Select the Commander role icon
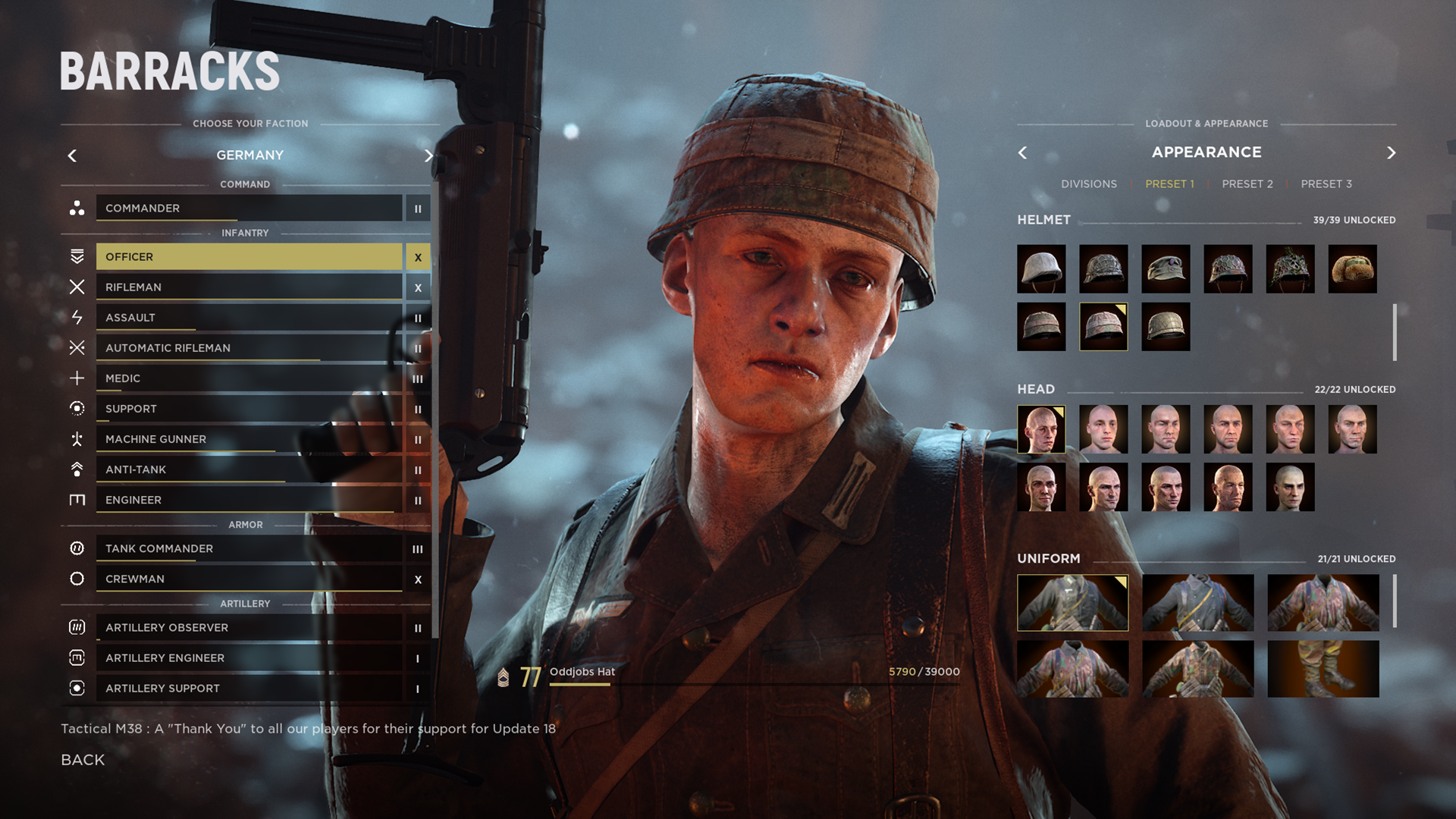Viewport: 1456px width, 819px height. coord(76,209)
